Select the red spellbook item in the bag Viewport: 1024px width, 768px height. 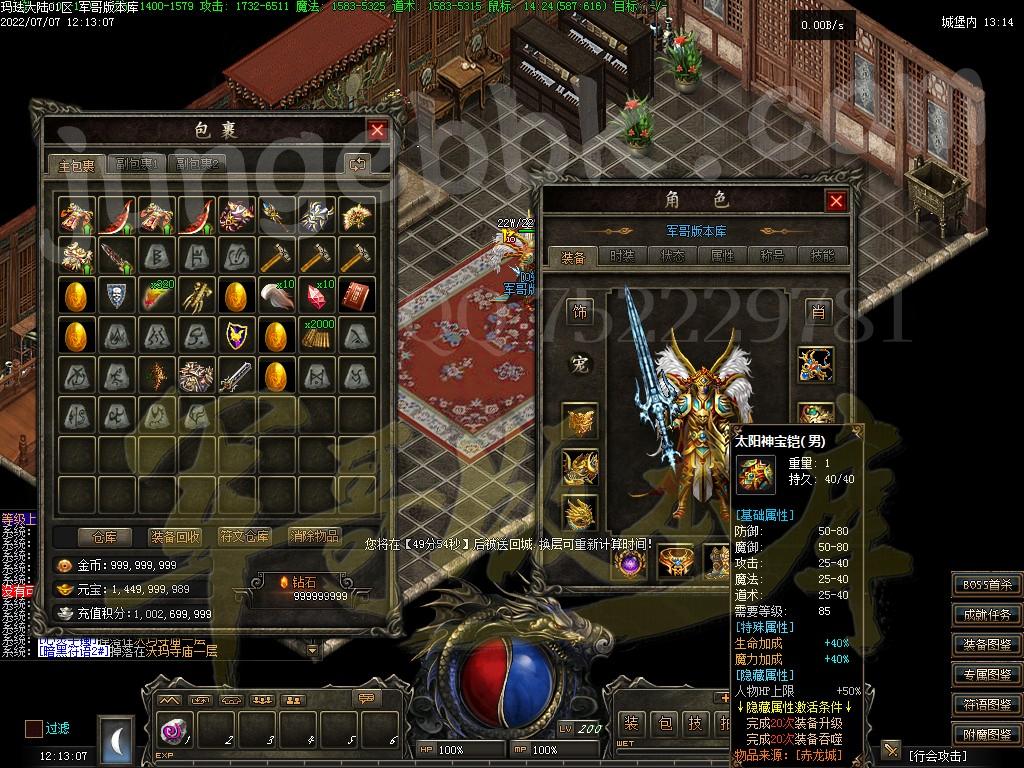coord(356,295)
